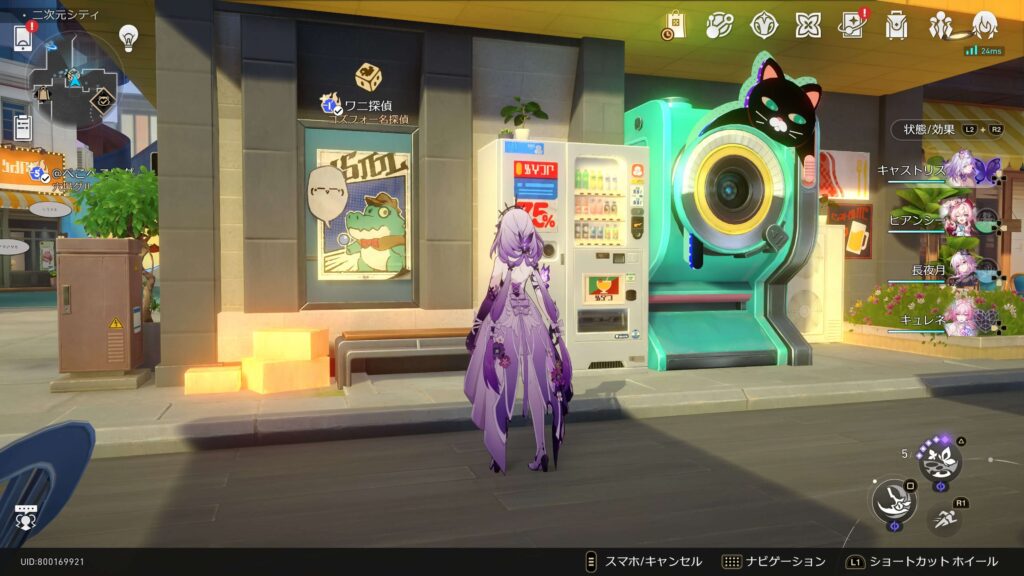
Task: Open the connected nodes icon
Action: [x=720, y=25]
